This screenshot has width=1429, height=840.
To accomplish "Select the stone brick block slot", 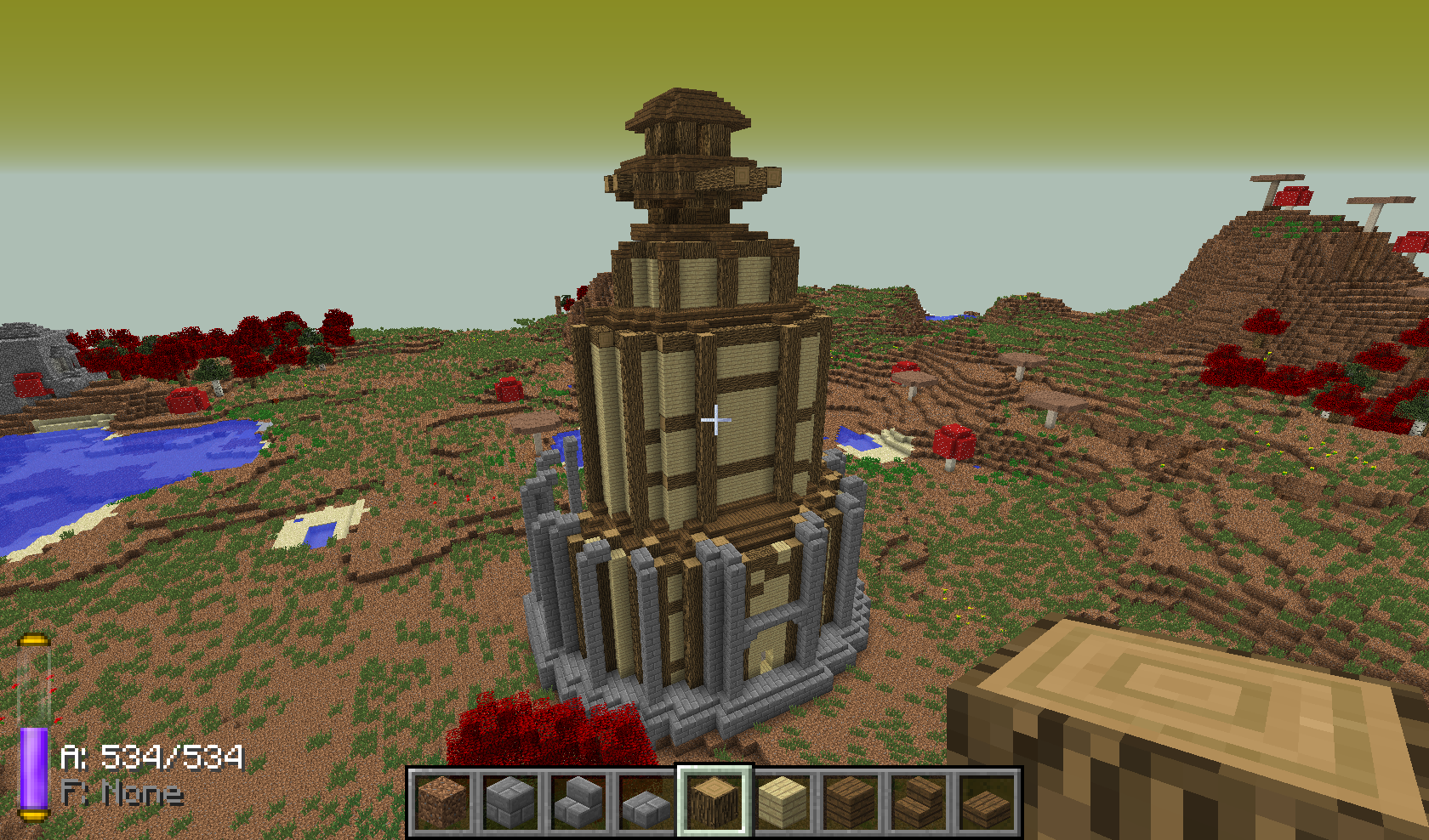I will click(x=510, y=802).
